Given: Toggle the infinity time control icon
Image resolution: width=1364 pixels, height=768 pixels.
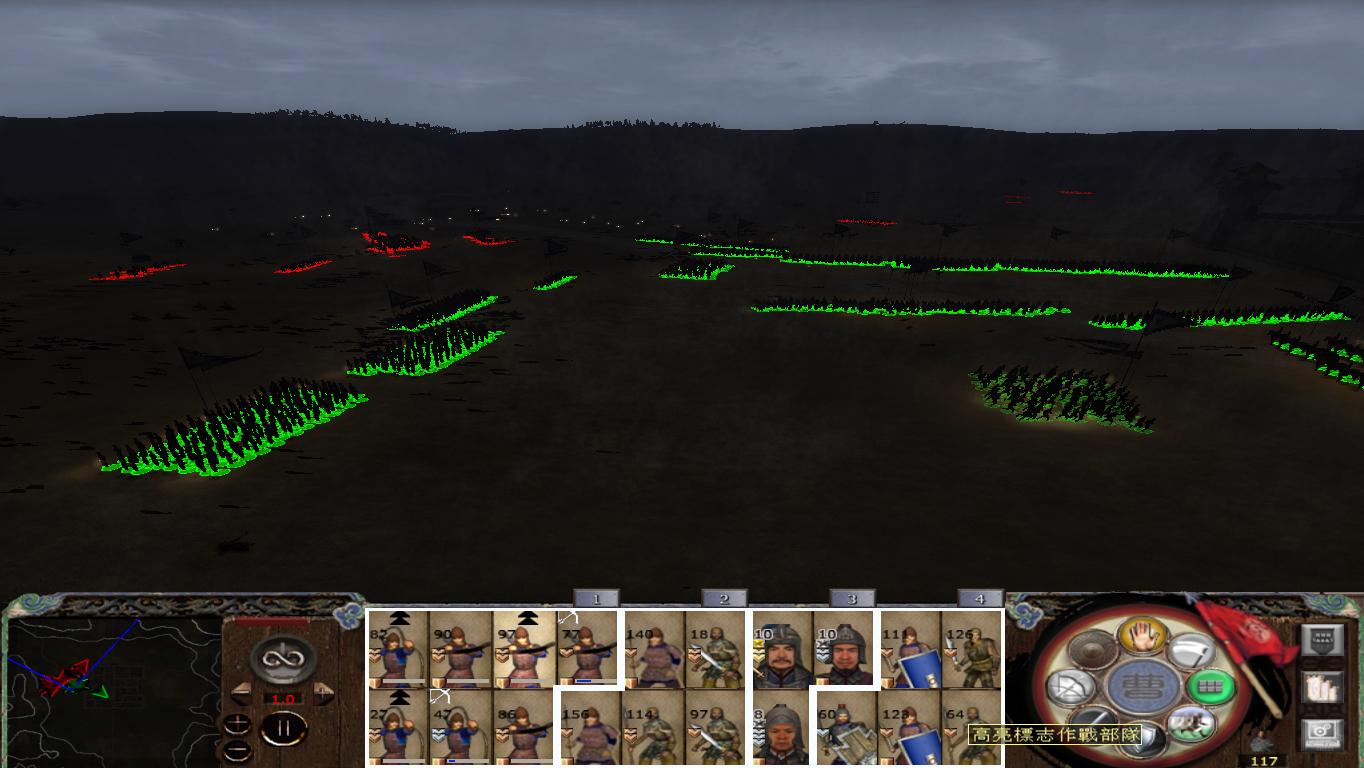Looking at the screenshot, I should [281, 657].
